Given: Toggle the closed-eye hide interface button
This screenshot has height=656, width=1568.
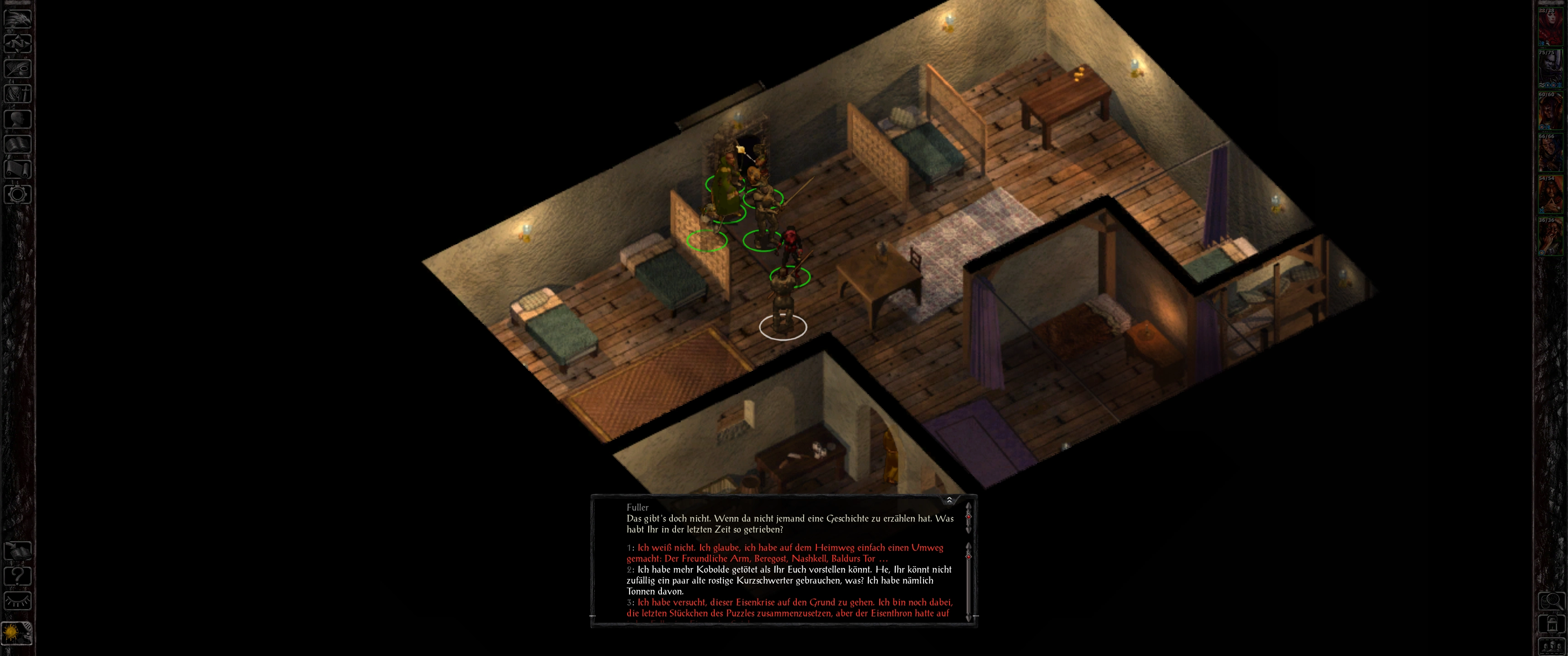Looking at the screenshot, I should tap(18, 601).
